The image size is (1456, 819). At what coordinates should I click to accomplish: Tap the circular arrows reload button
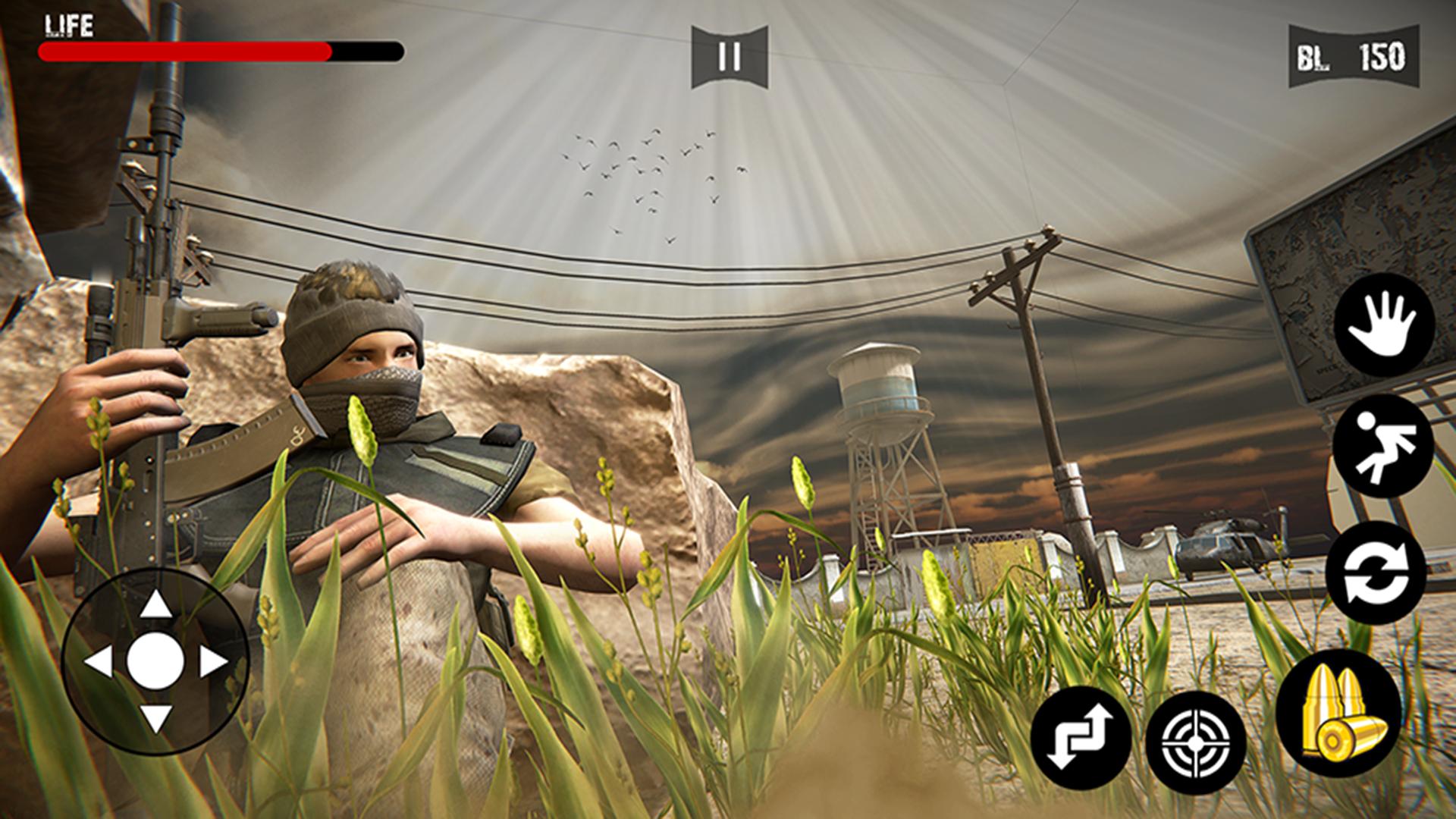(x=1376, y=573)
